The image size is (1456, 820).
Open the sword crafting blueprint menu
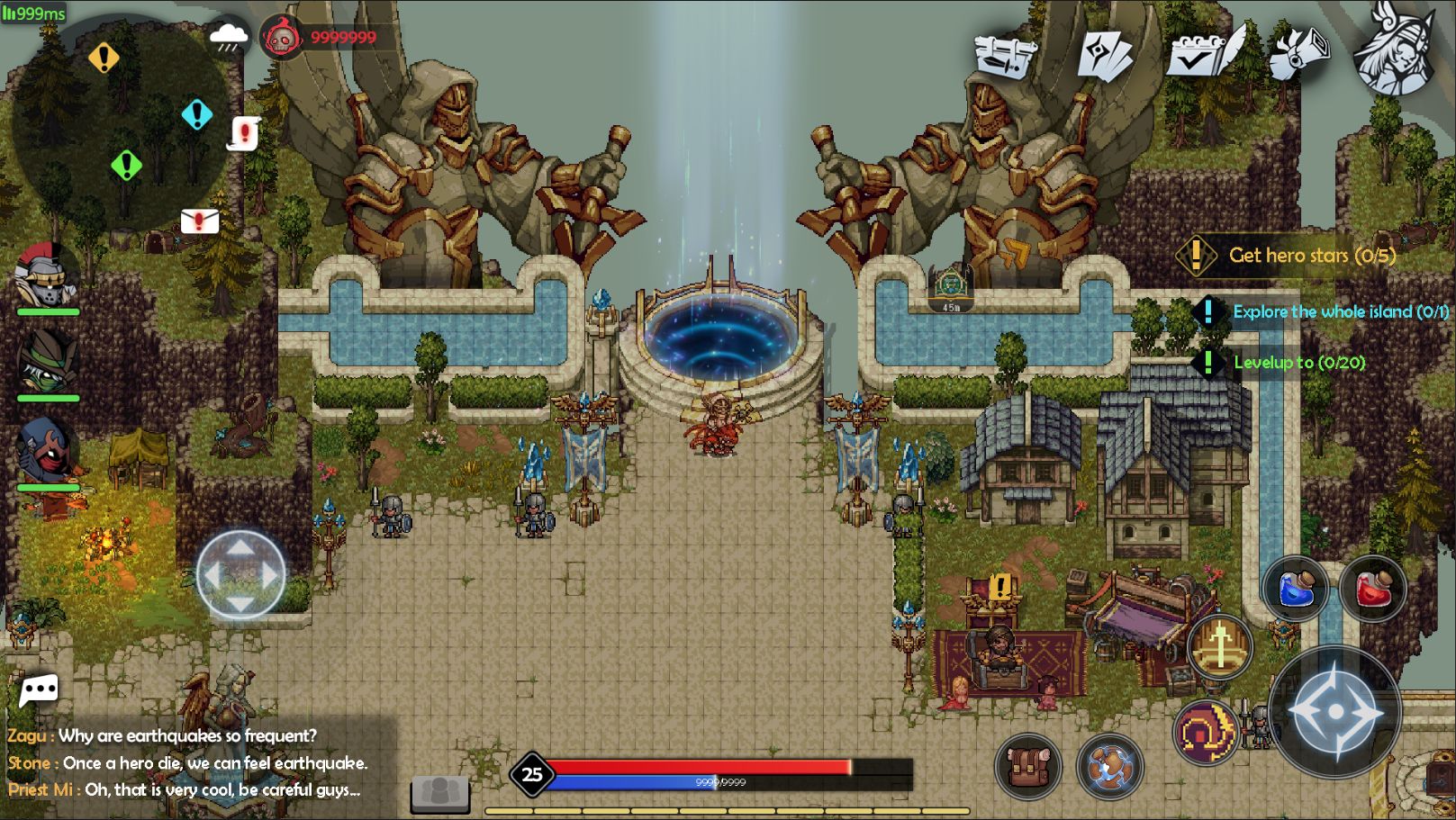(1007, 54)
